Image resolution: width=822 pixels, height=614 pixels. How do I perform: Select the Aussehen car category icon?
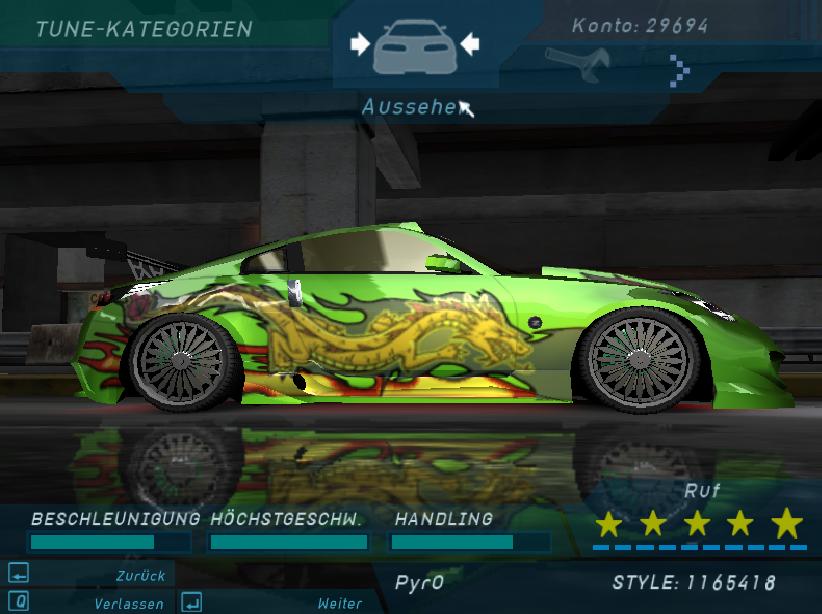(x=414, y=48)
